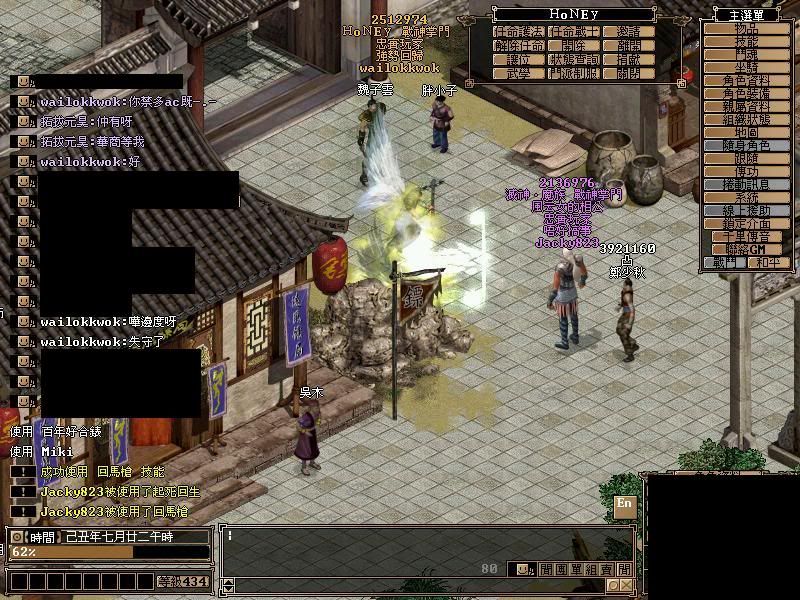Select 坐騎 mount in the main menu
This screenshot has height=600, width=800.
pos(745,67)
